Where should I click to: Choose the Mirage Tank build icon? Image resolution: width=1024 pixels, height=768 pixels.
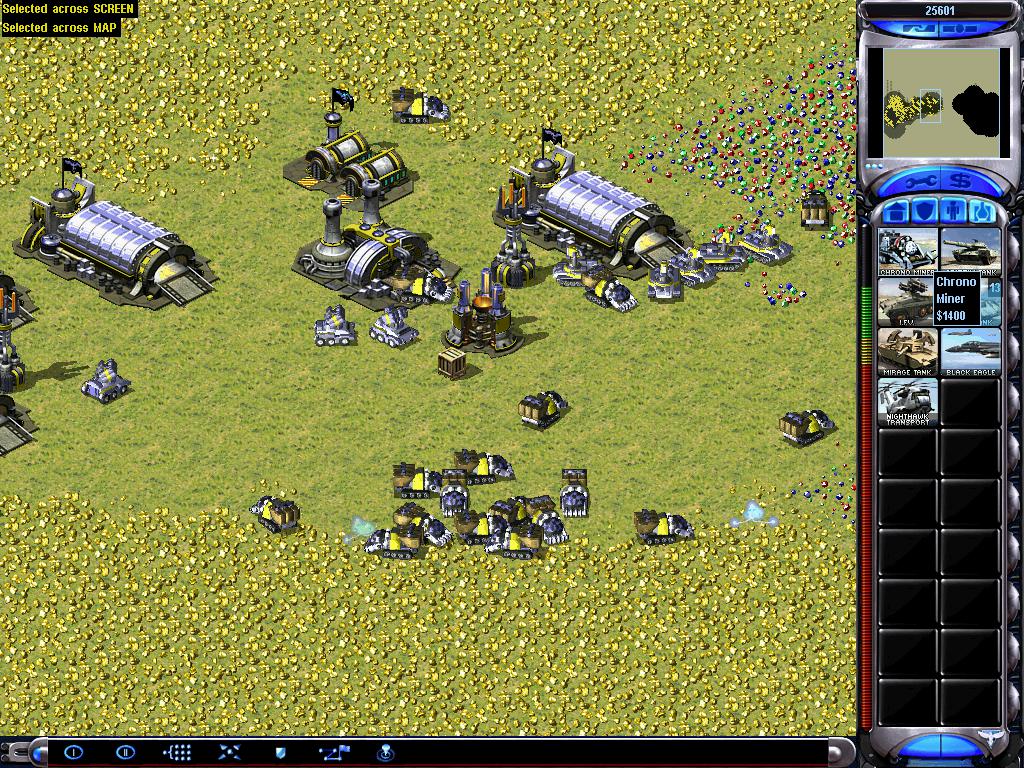(x=908, y=352)
